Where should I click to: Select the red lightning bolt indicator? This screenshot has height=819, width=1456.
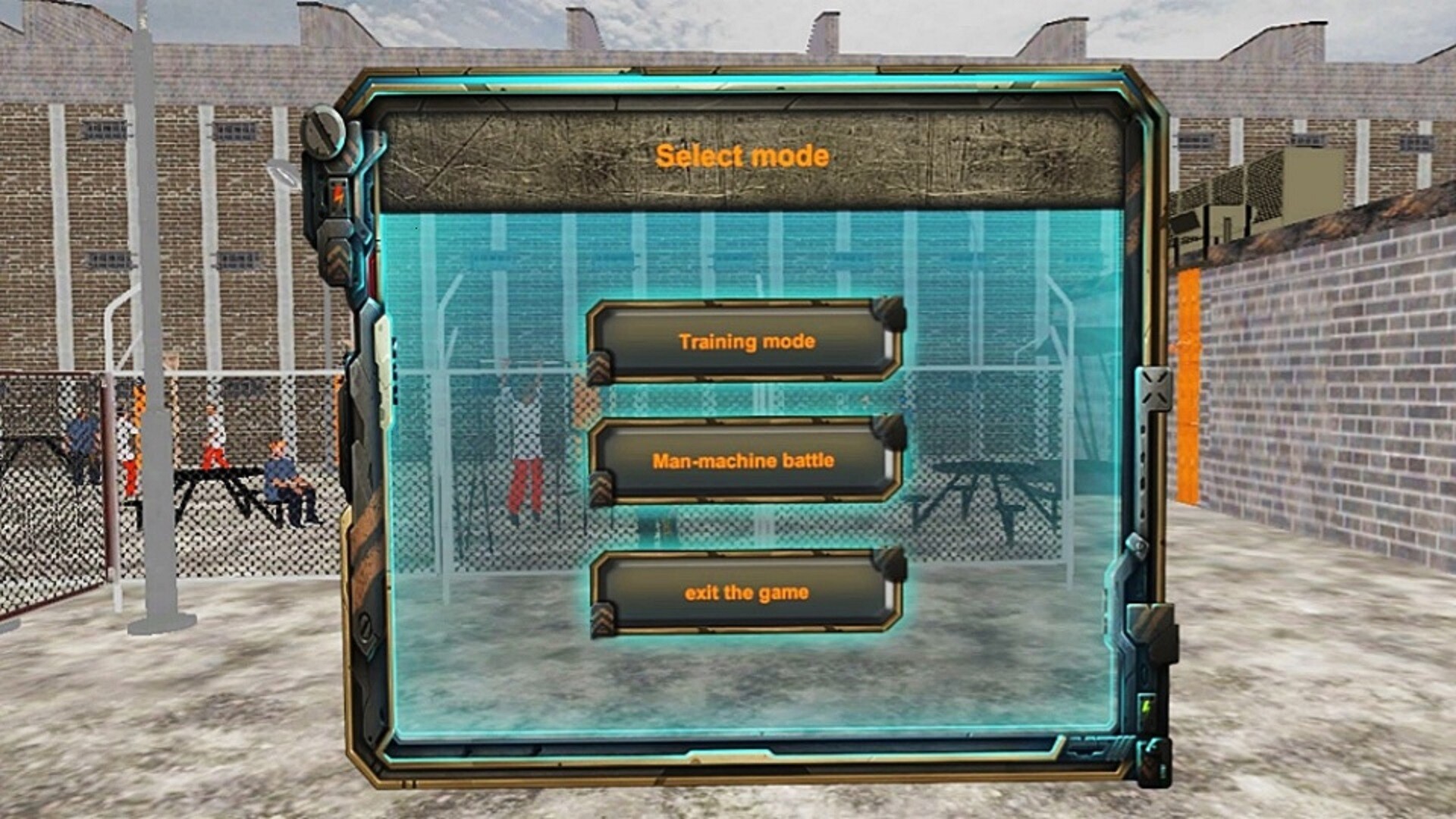pos(337,193)
